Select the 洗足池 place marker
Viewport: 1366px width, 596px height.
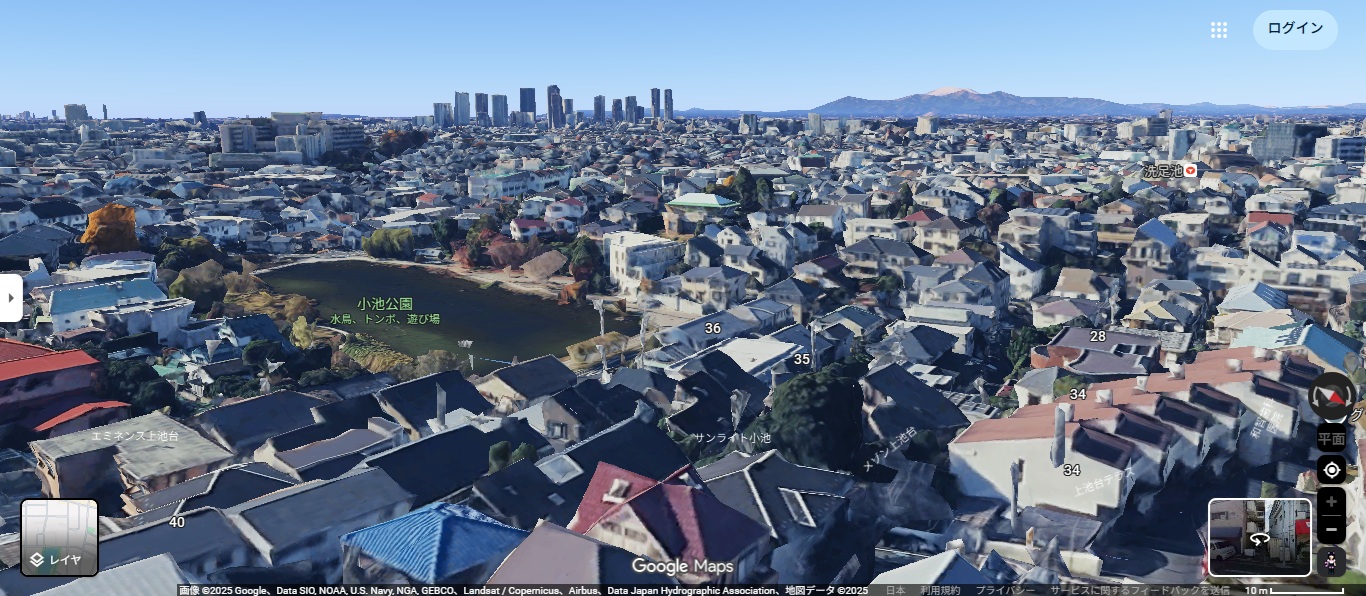pyautogui.click(x=1190, y=171)
